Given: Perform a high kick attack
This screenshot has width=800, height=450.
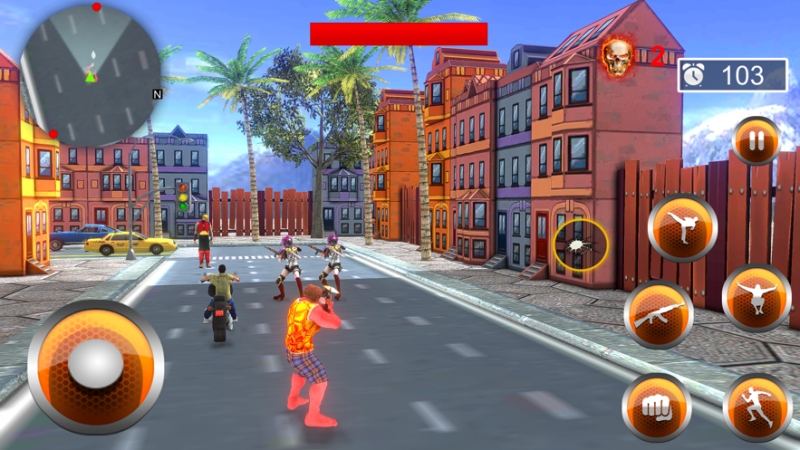Looking at the screenshot, I should click(x=682, y=227).
